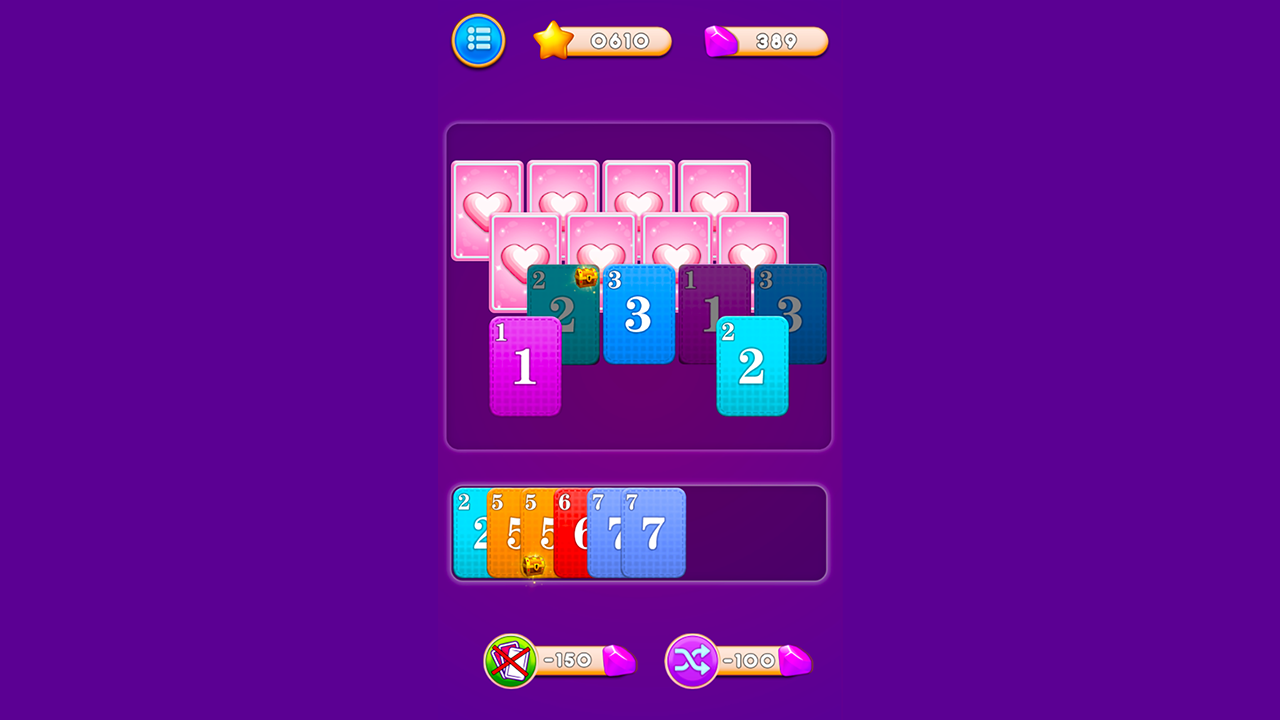Select the magenta 1 card

527,365
